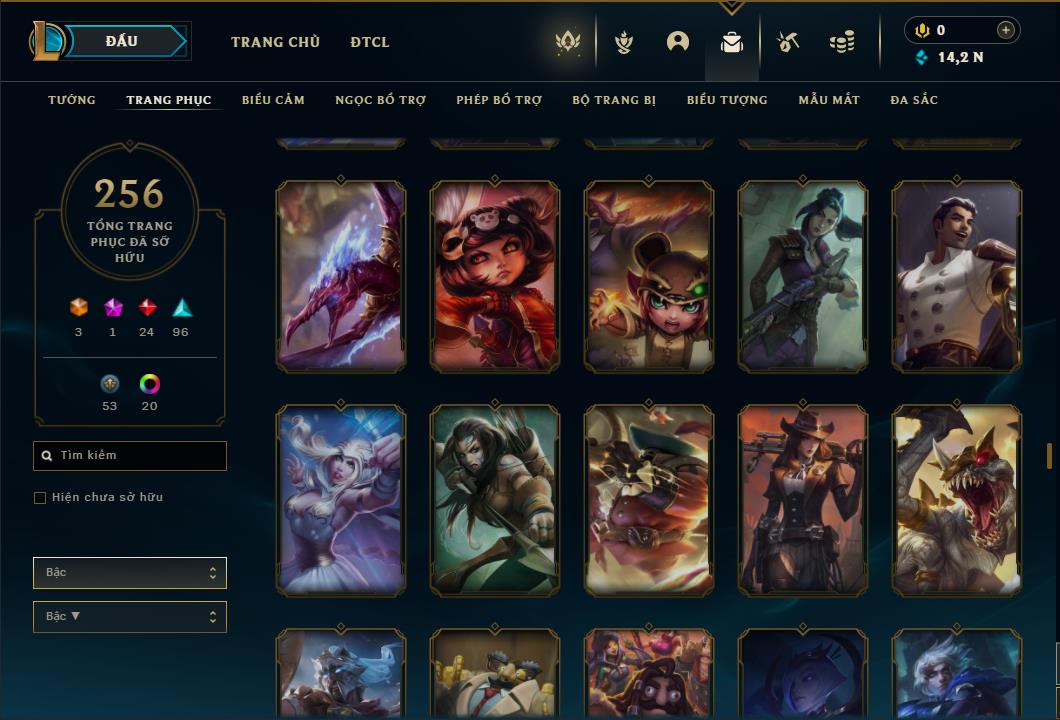Click the Tìm kiếm search field
This screenshot has height=720, width=1060.
[130, 456]
